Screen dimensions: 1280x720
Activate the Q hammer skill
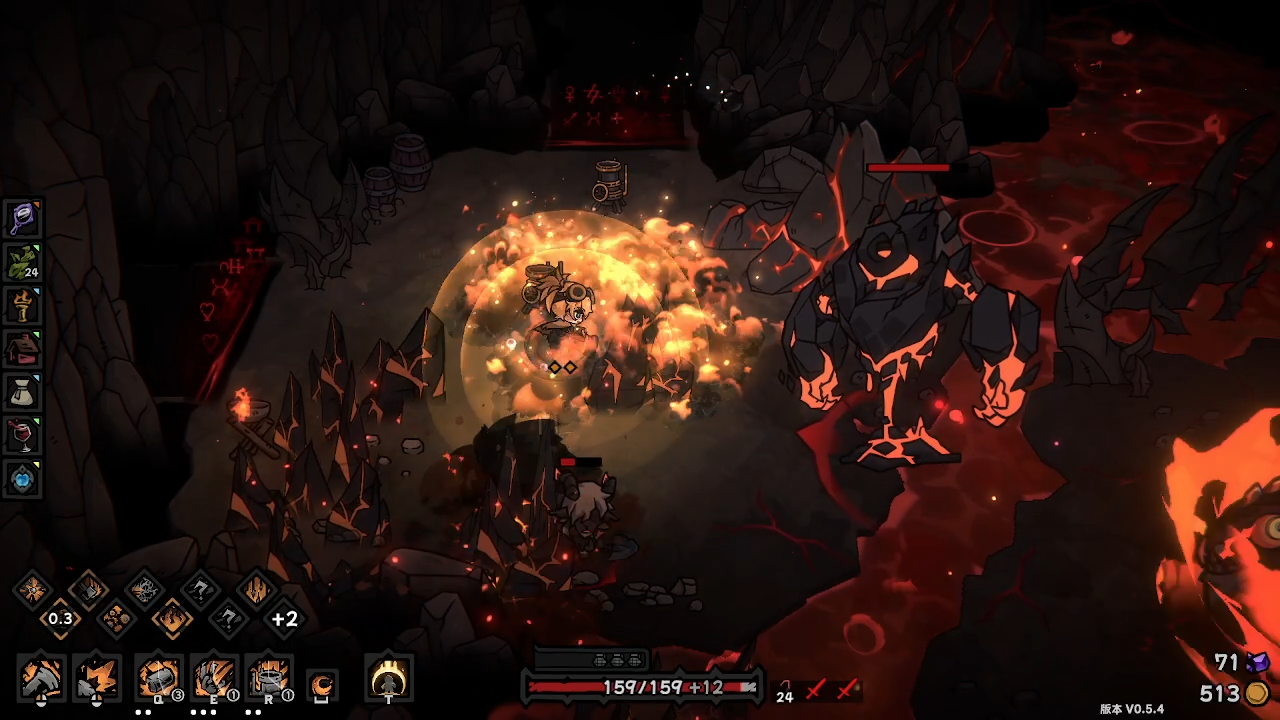(158, 679)
